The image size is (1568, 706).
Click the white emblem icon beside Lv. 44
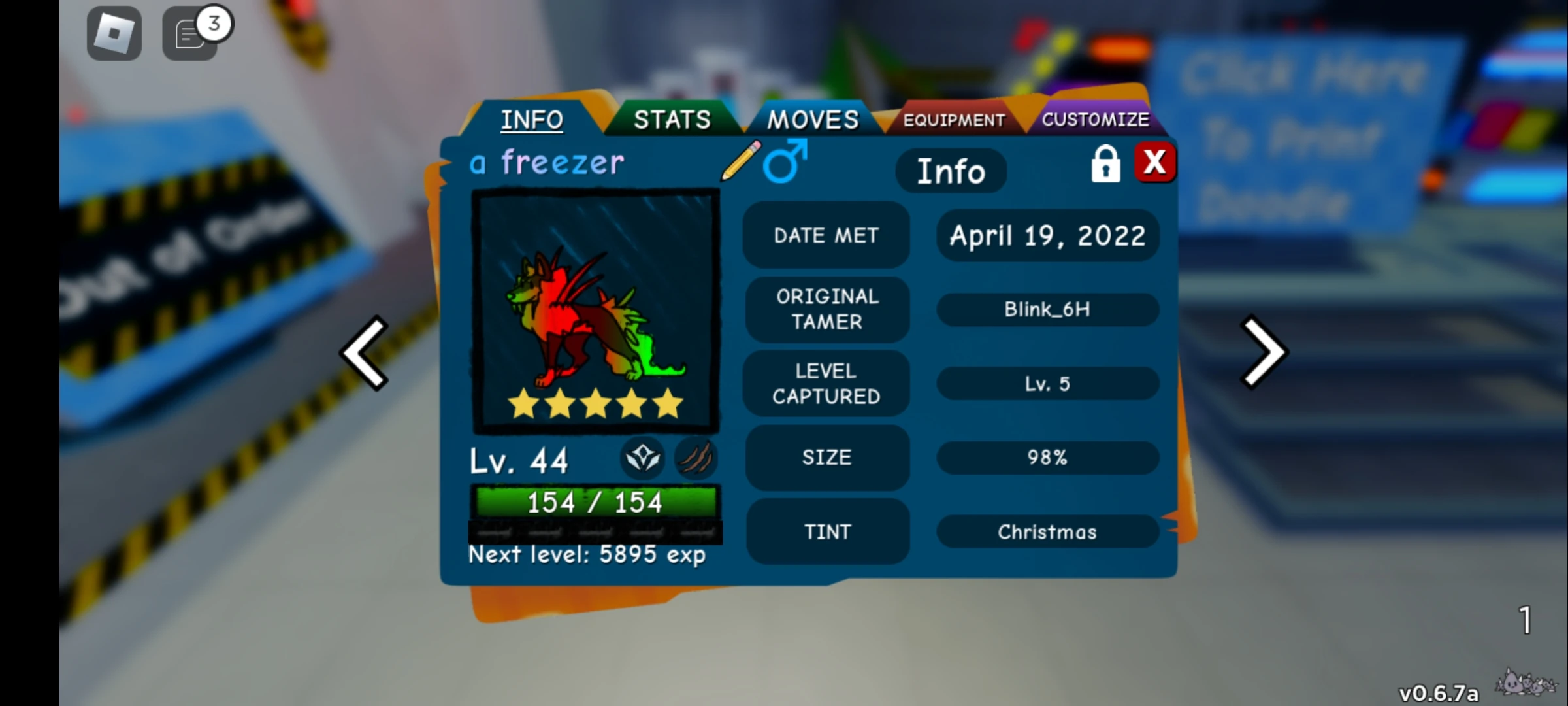(x=643, y=460)
